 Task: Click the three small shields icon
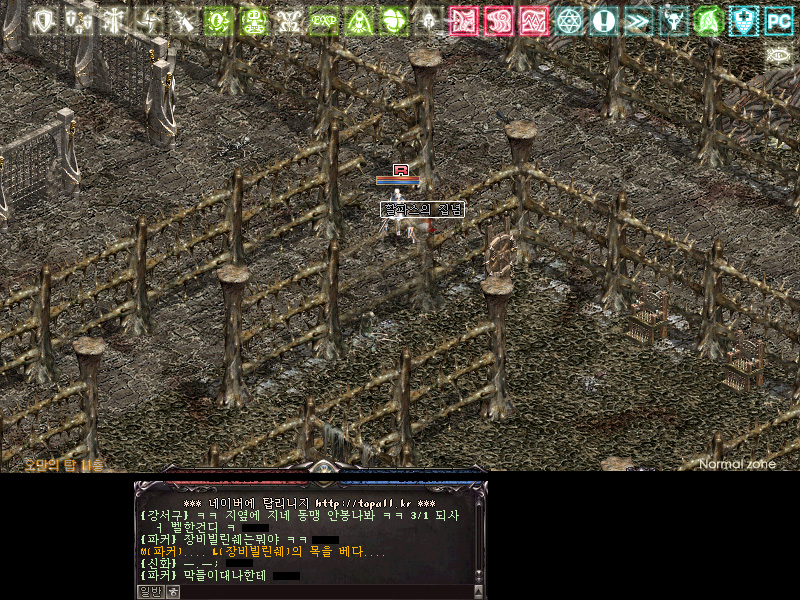click(x=78, y=20)
